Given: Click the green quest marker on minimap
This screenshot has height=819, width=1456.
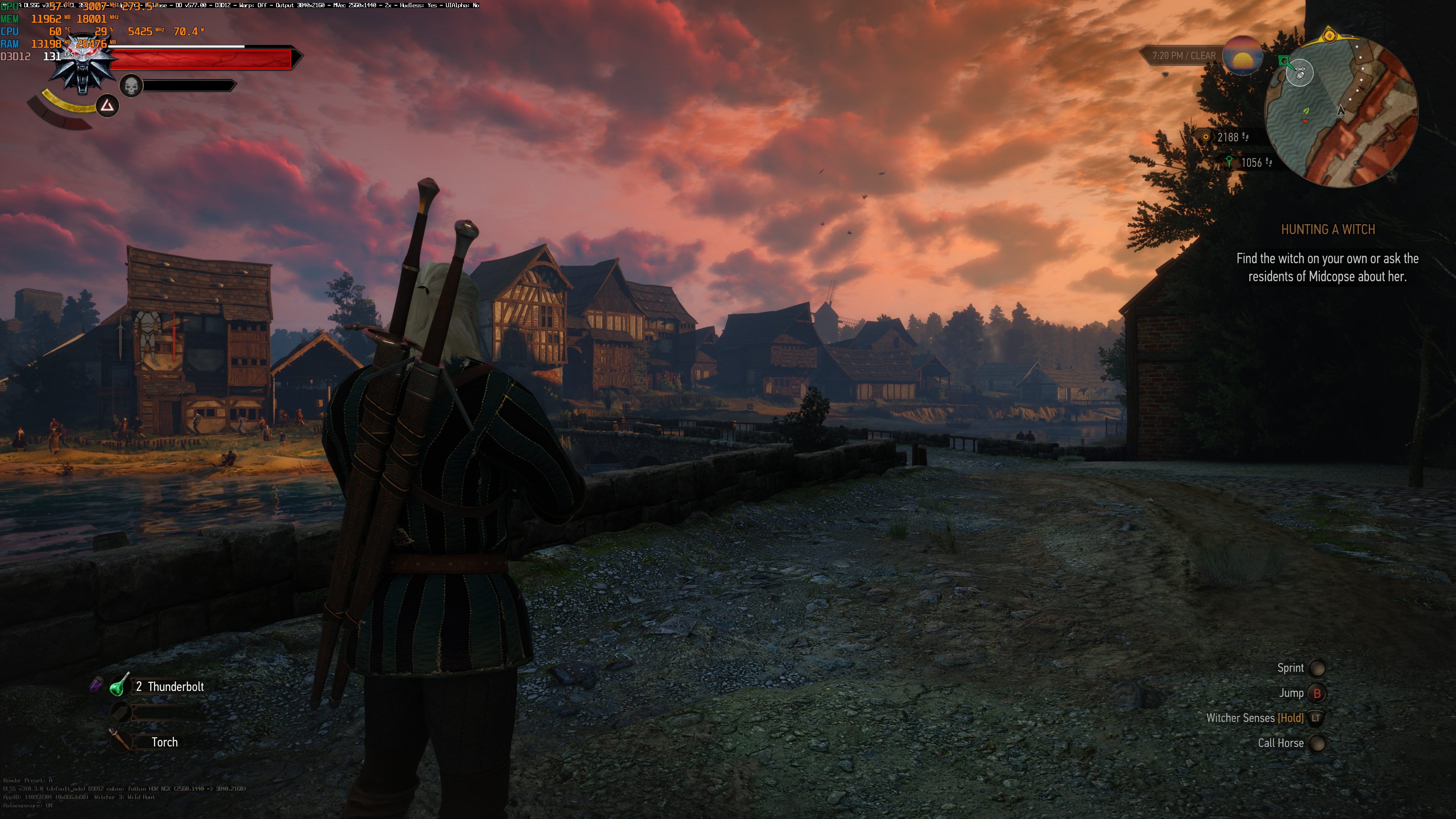Looking at the screenshot, I should click(1285, 61).
